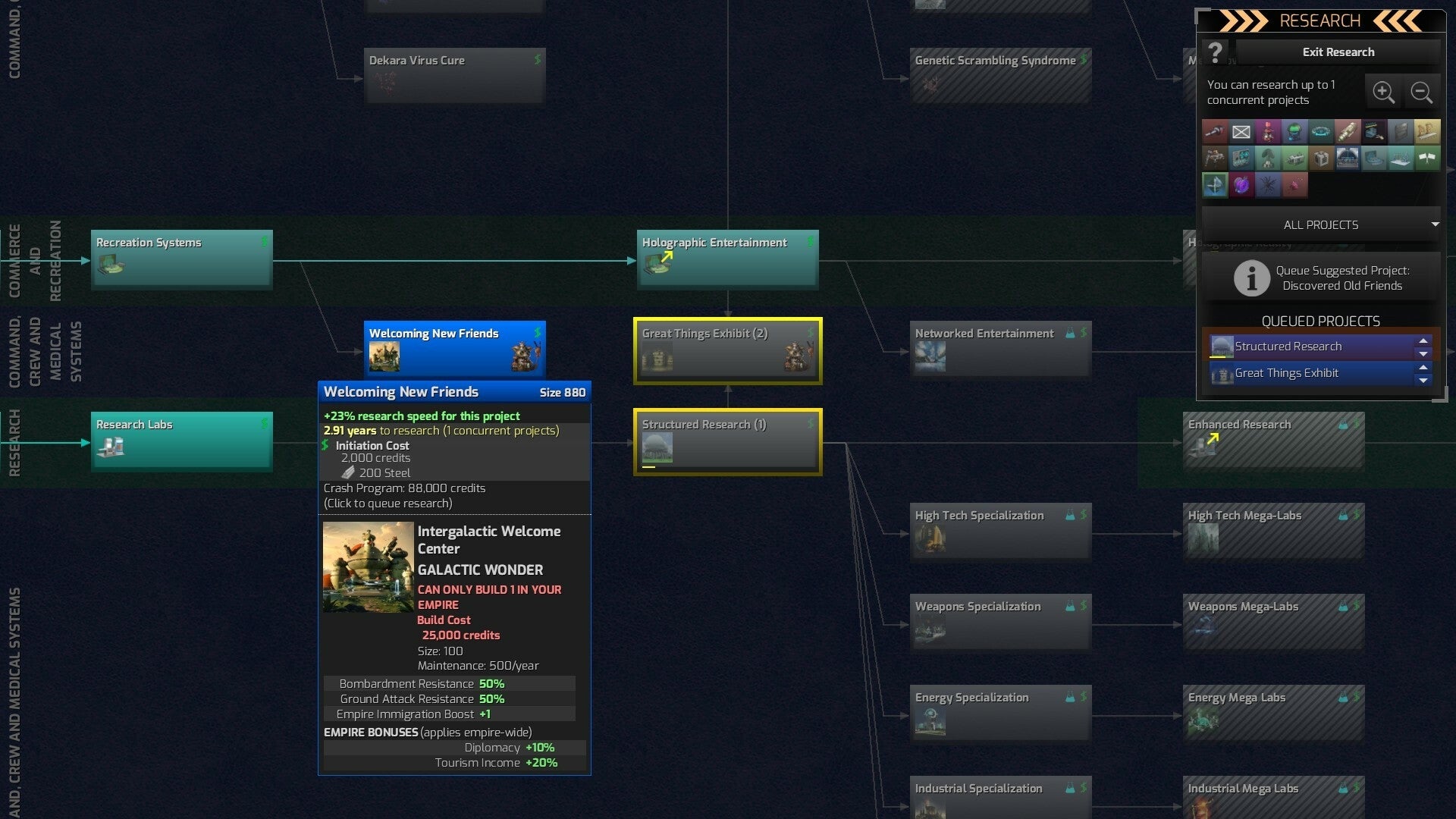
Task: Click the hyperdrive ring research category icon
Action: [1321, 131]
